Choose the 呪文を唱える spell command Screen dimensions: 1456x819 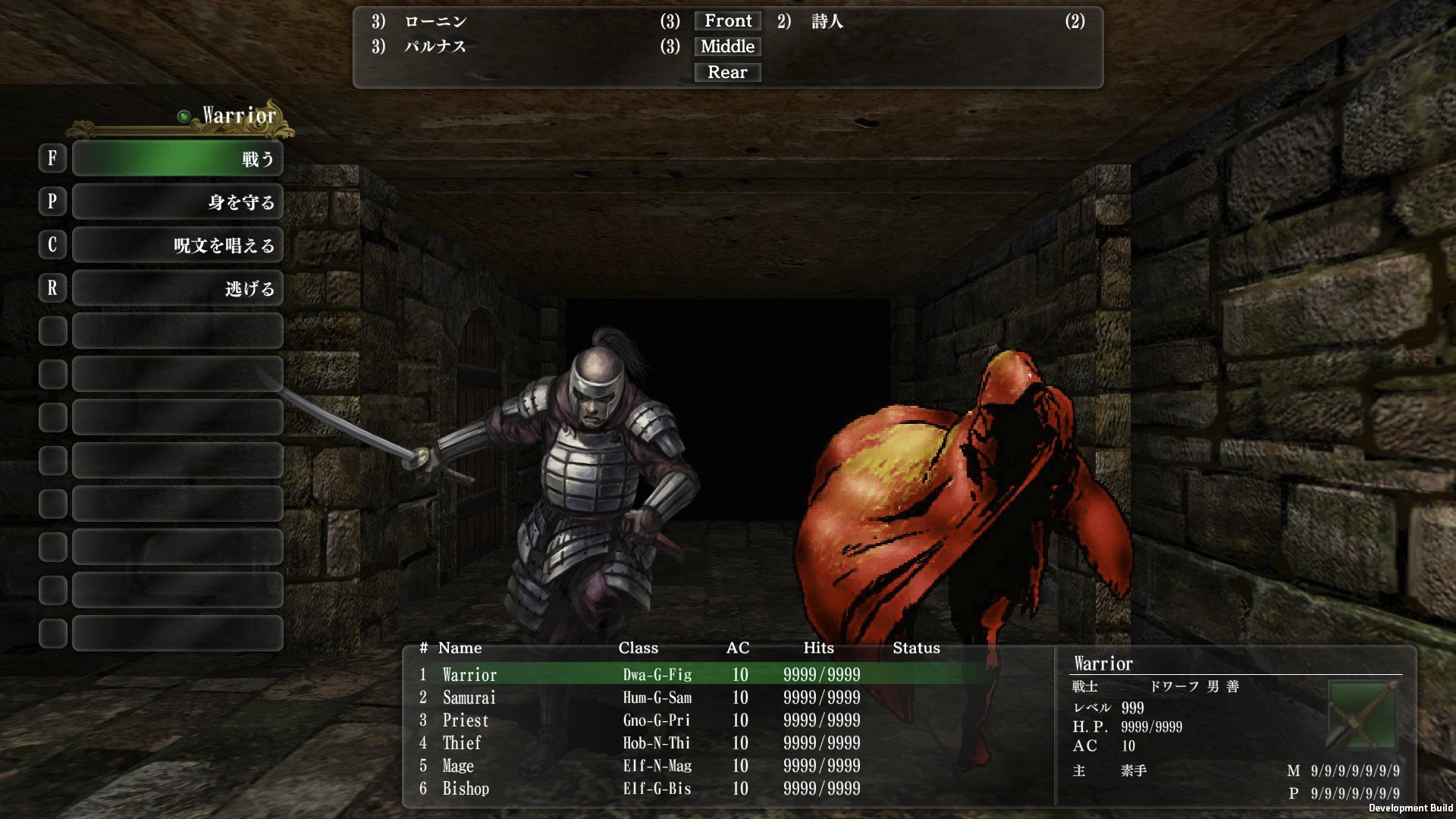point(177,244)
